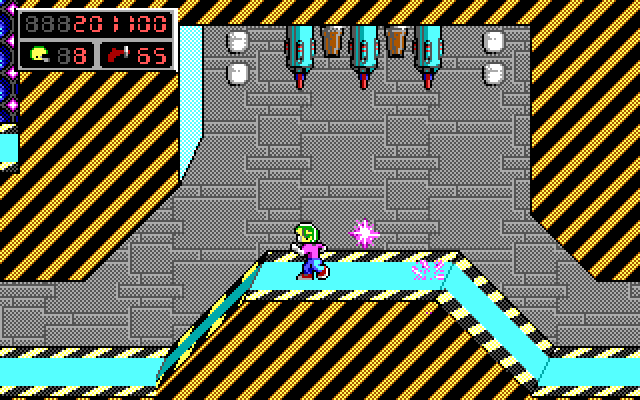Select the red raygun ammo icon

118,54
